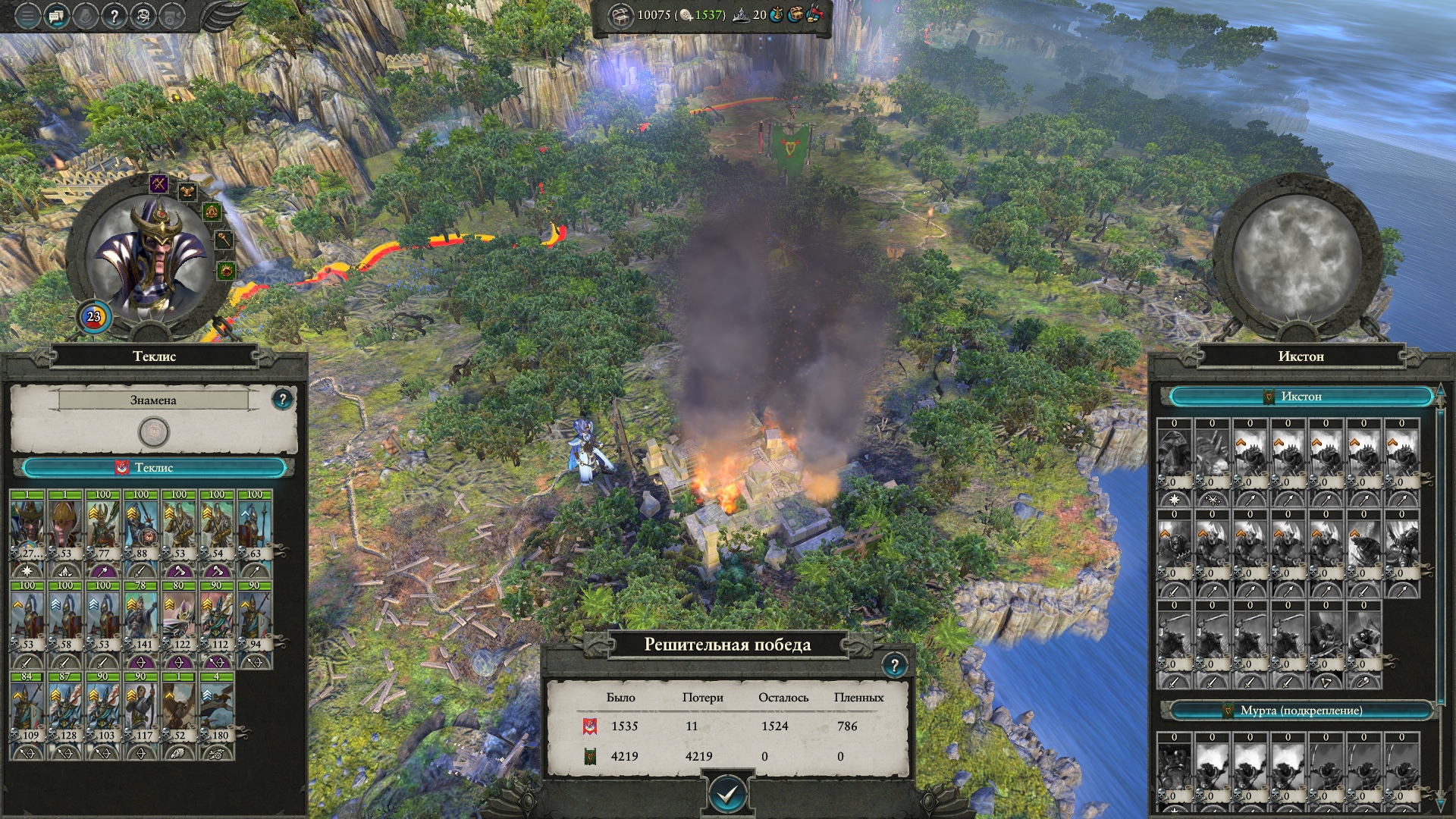Confirm the battle result with the checkmark button
This screenshot has height=819, width=1456.
click(x=727, y=794)
